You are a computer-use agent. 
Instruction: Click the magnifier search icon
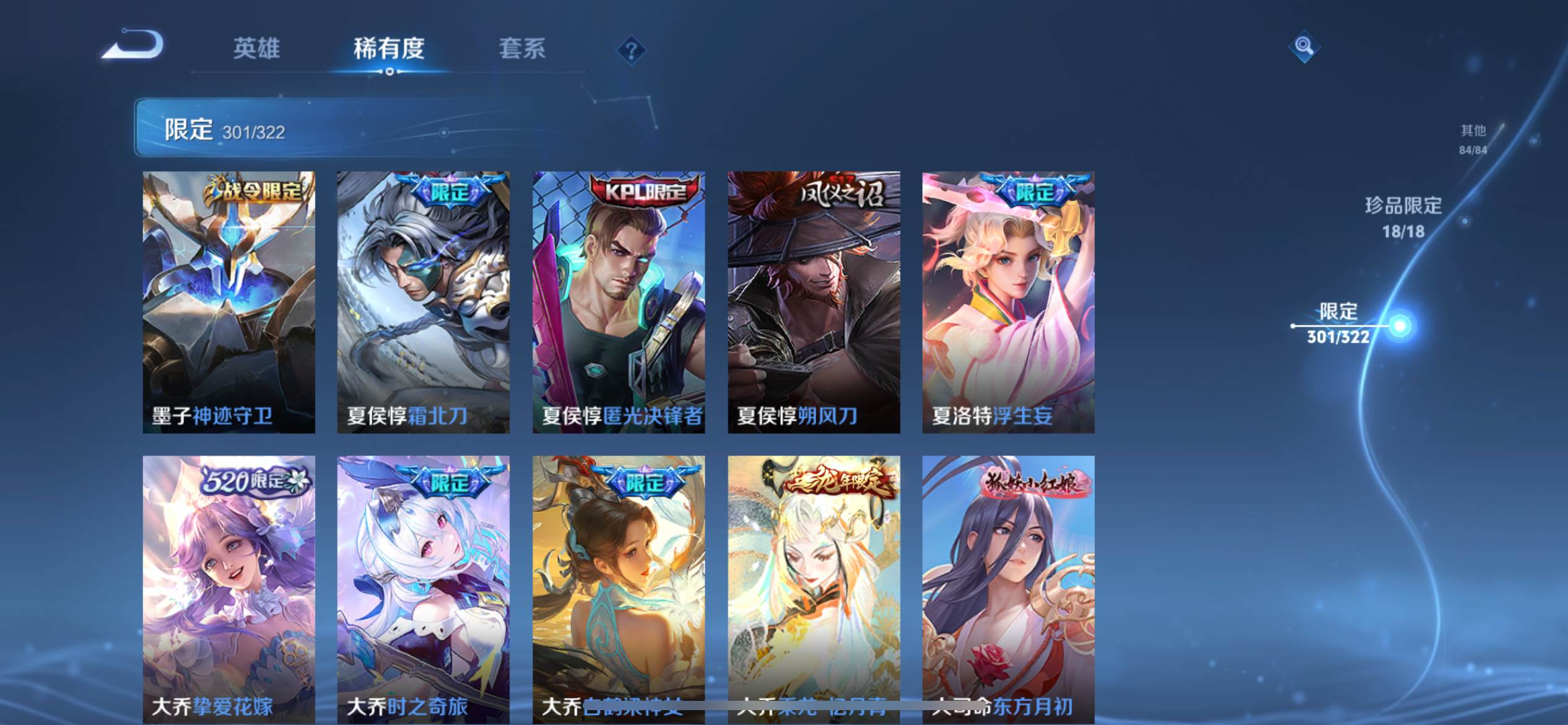click(1304, 46)
